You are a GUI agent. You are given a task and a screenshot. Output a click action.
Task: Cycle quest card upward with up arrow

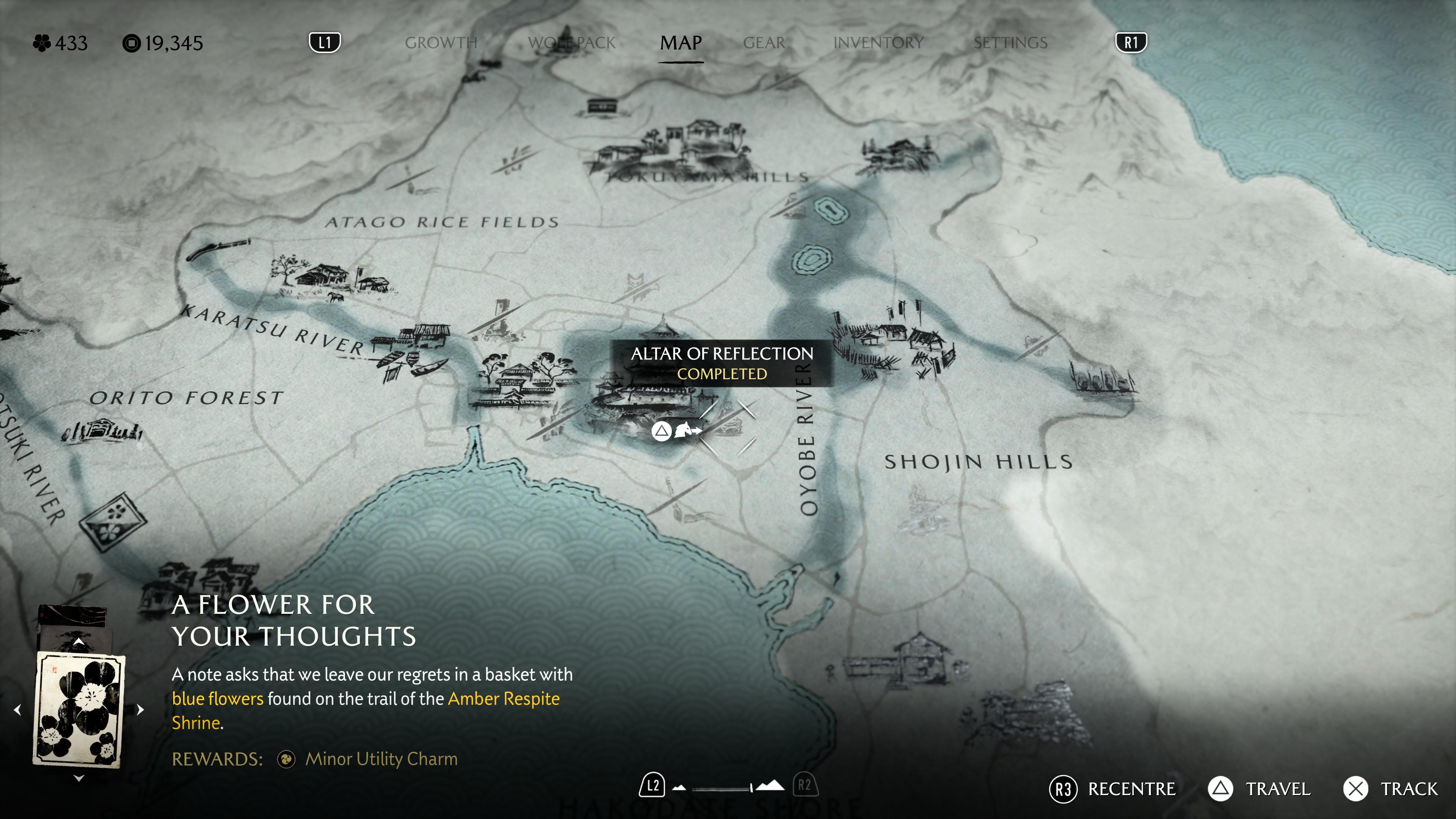coord(79,642)
